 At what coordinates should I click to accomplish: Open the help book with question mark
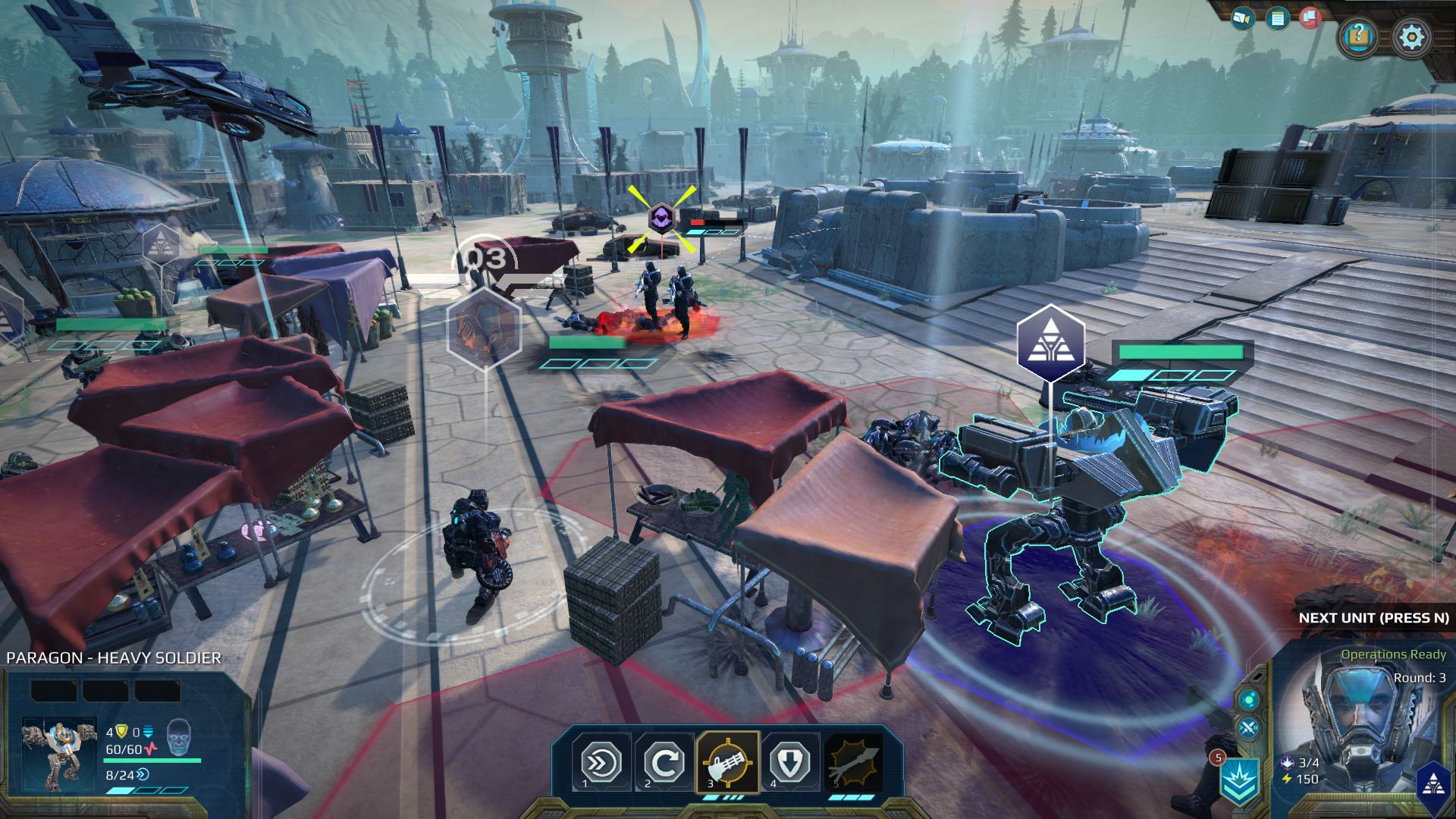pyautogui.click(x=1358, y=36)
